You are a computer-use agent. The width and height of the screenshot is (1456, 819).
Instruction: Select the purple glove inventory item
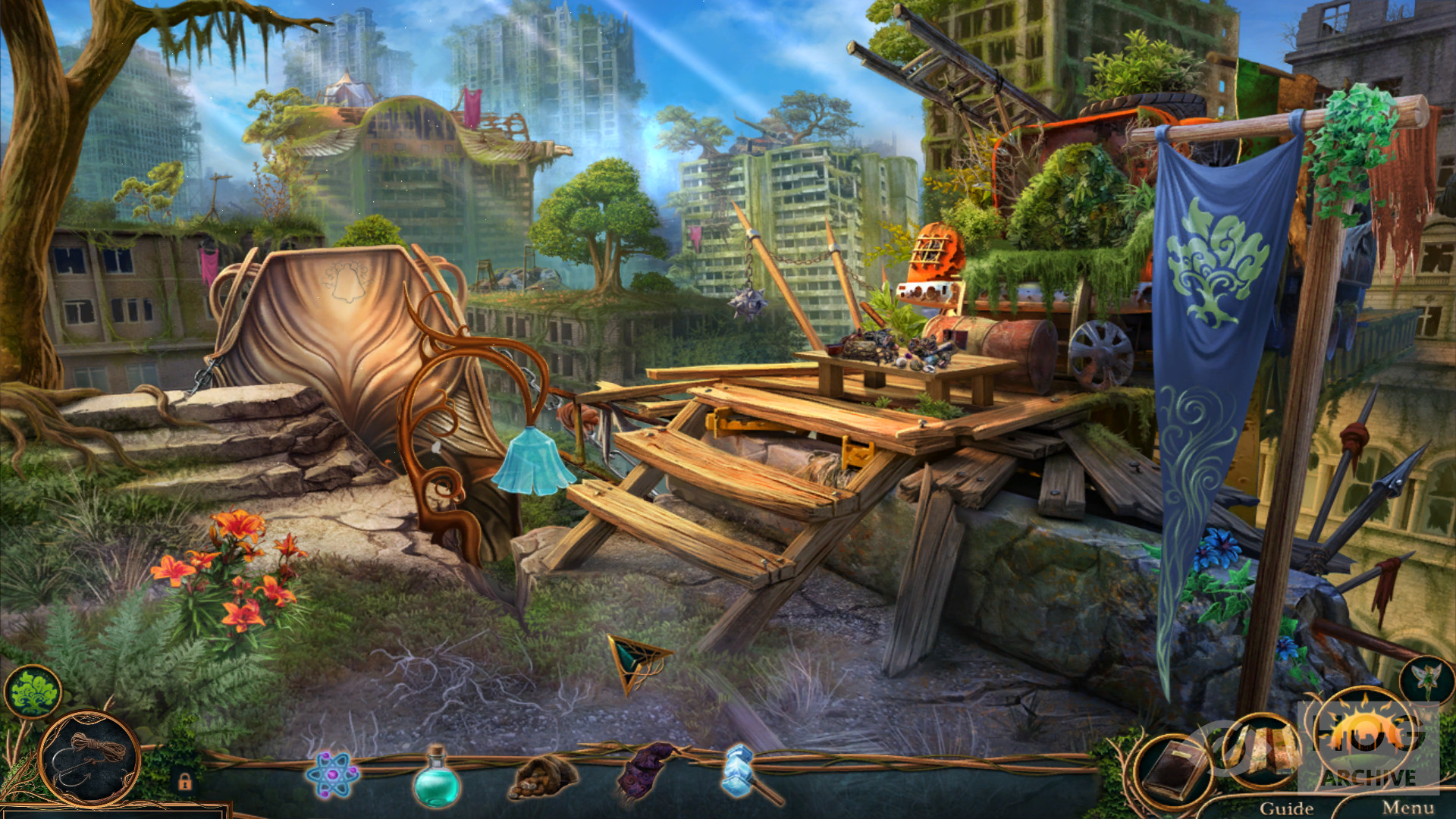coord(645,772)
